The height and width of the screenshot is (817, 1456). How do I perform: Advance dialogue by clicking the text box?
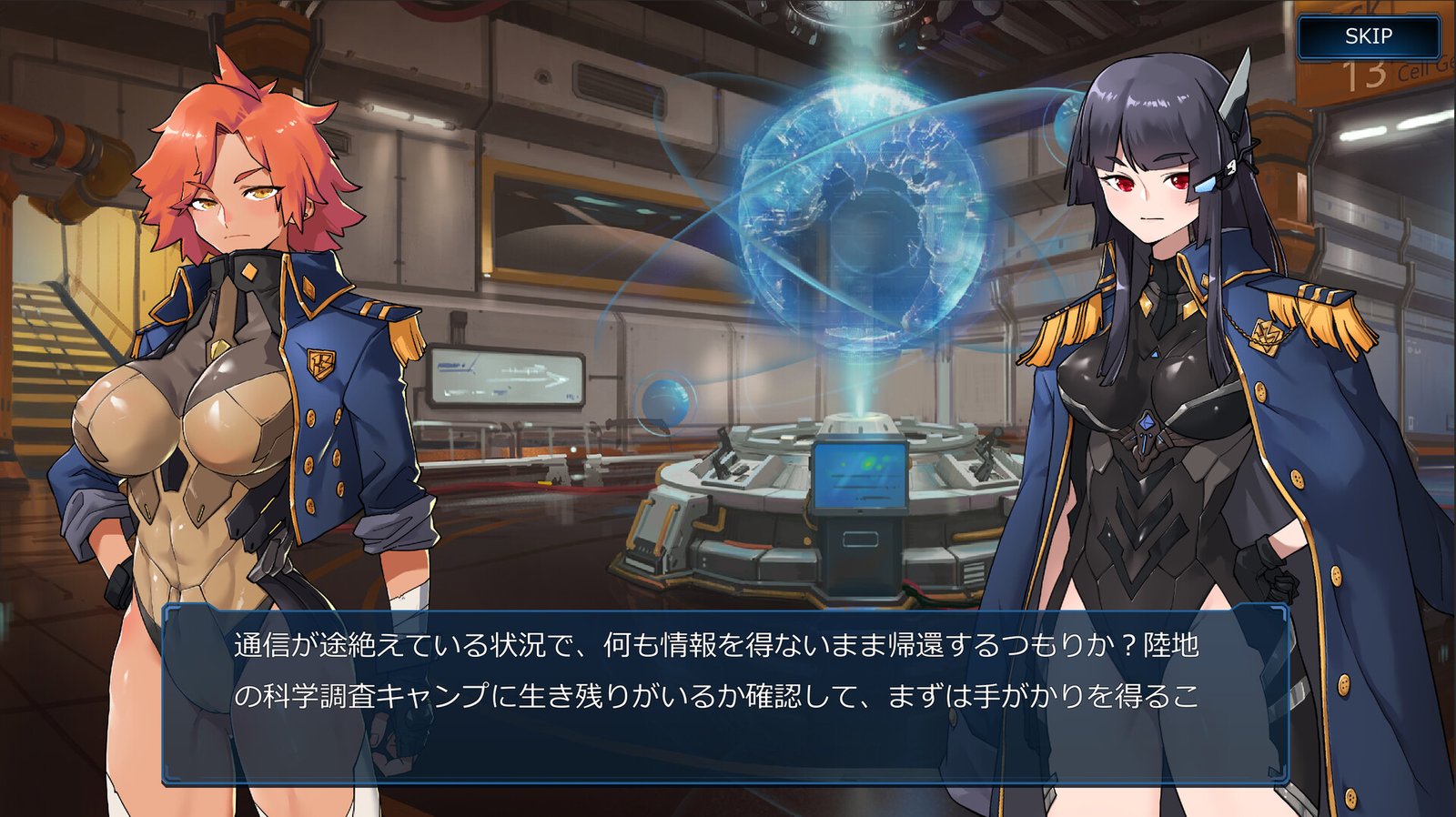click(728, 696)
